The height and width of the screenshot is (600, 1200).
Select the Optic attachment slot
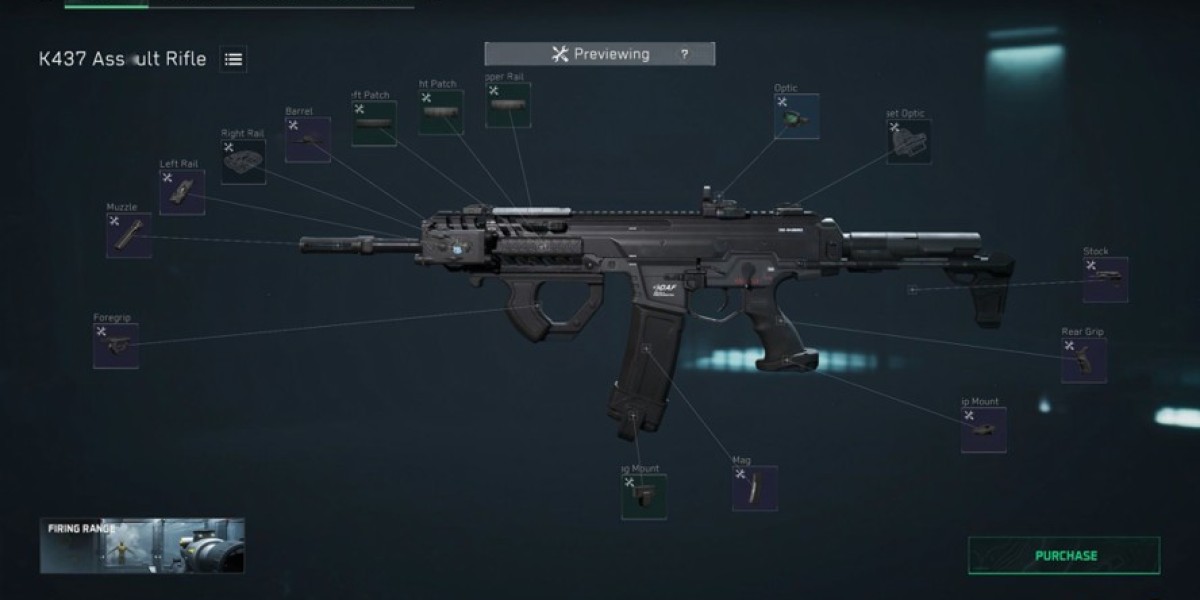tap(796, 116)
